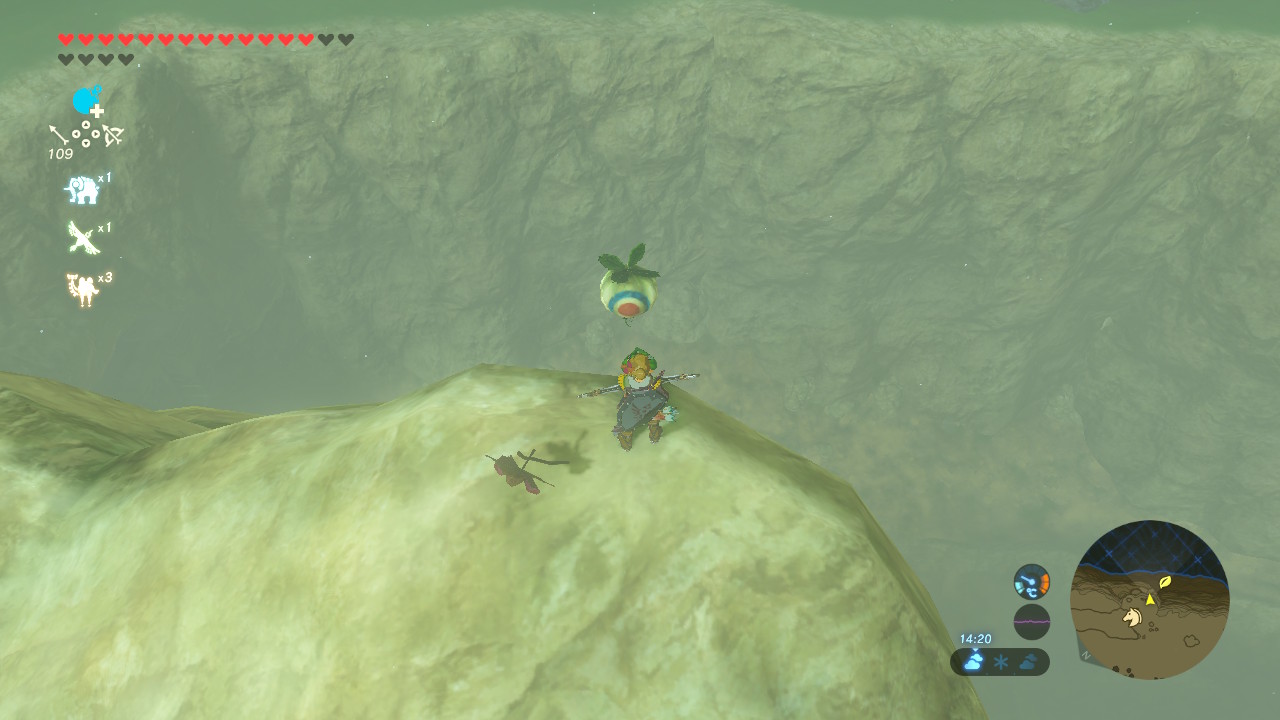
Task: Use the Urbosa's Fury camel icon
Action: click(81, 290)
